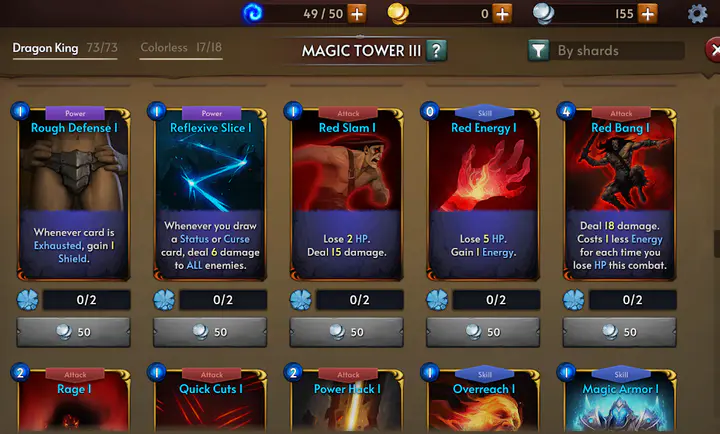Select the Red Slam I card
The image size is (720, 434).
pos(347,190)
